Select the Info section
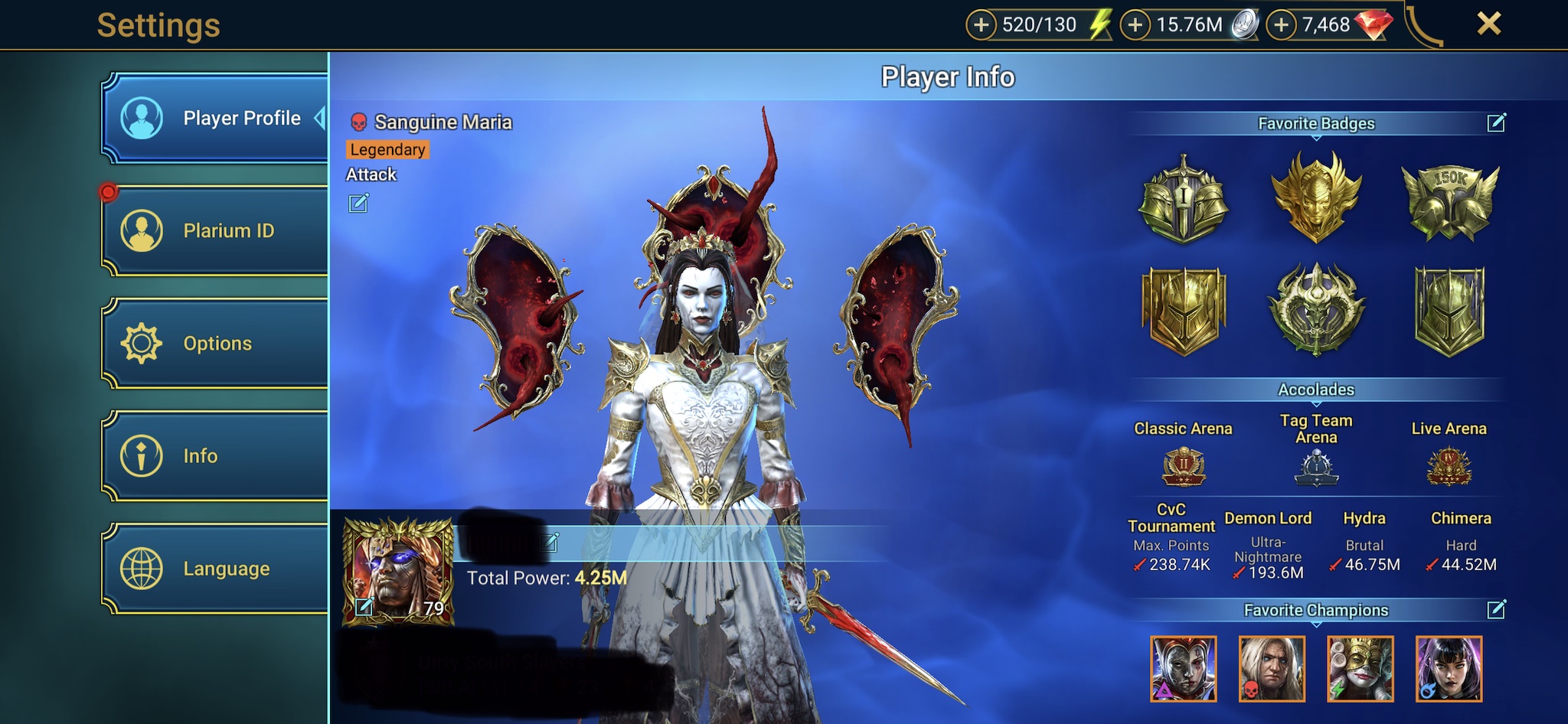This screenshot has height=724, width=1568. pos(216,456)
